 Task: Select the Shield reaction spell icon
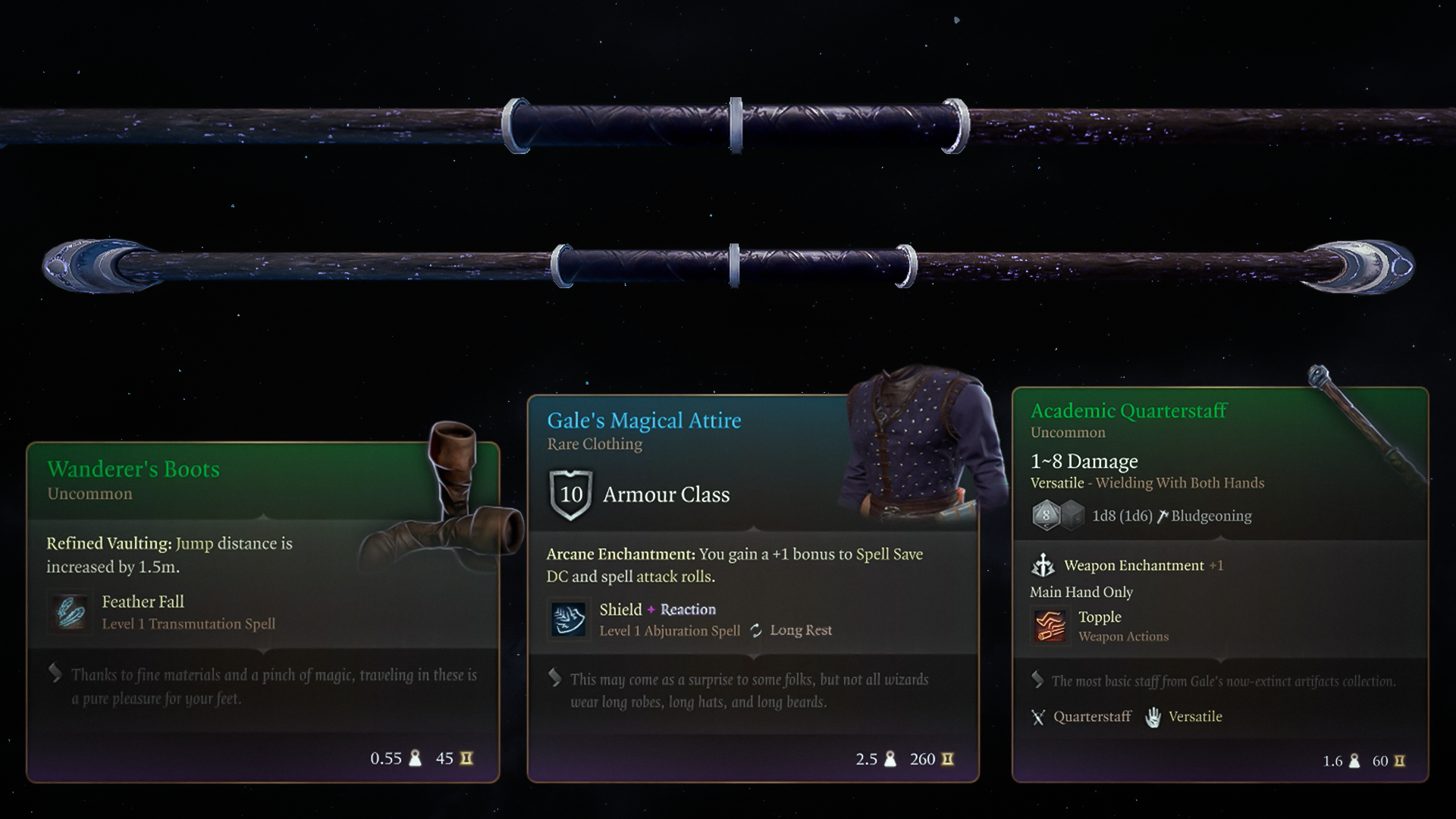tap(568, 620)
